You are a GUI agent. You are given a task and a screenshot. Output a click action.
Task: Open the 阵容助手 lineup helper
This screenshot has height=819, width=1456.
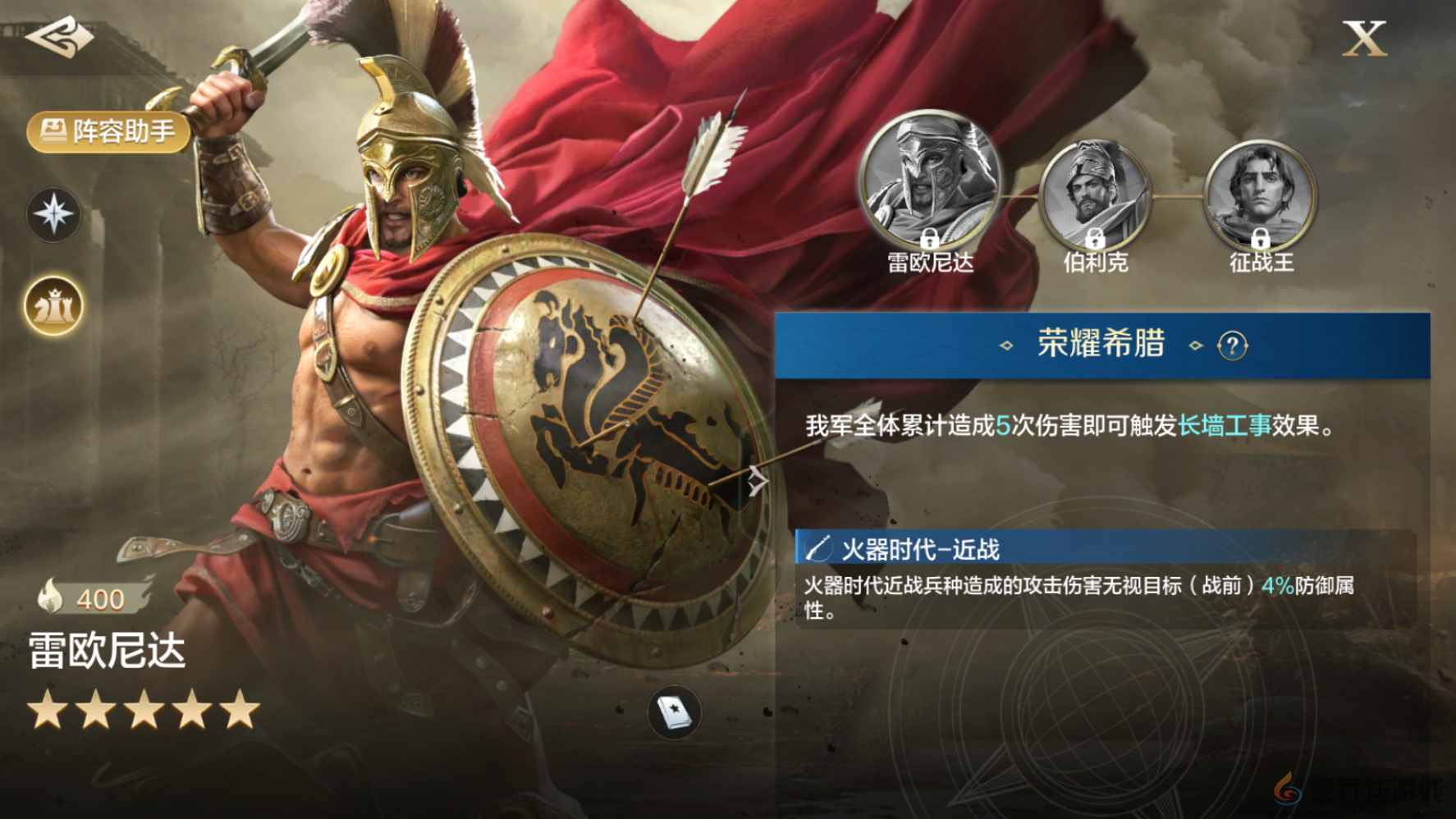coord(111,130)
